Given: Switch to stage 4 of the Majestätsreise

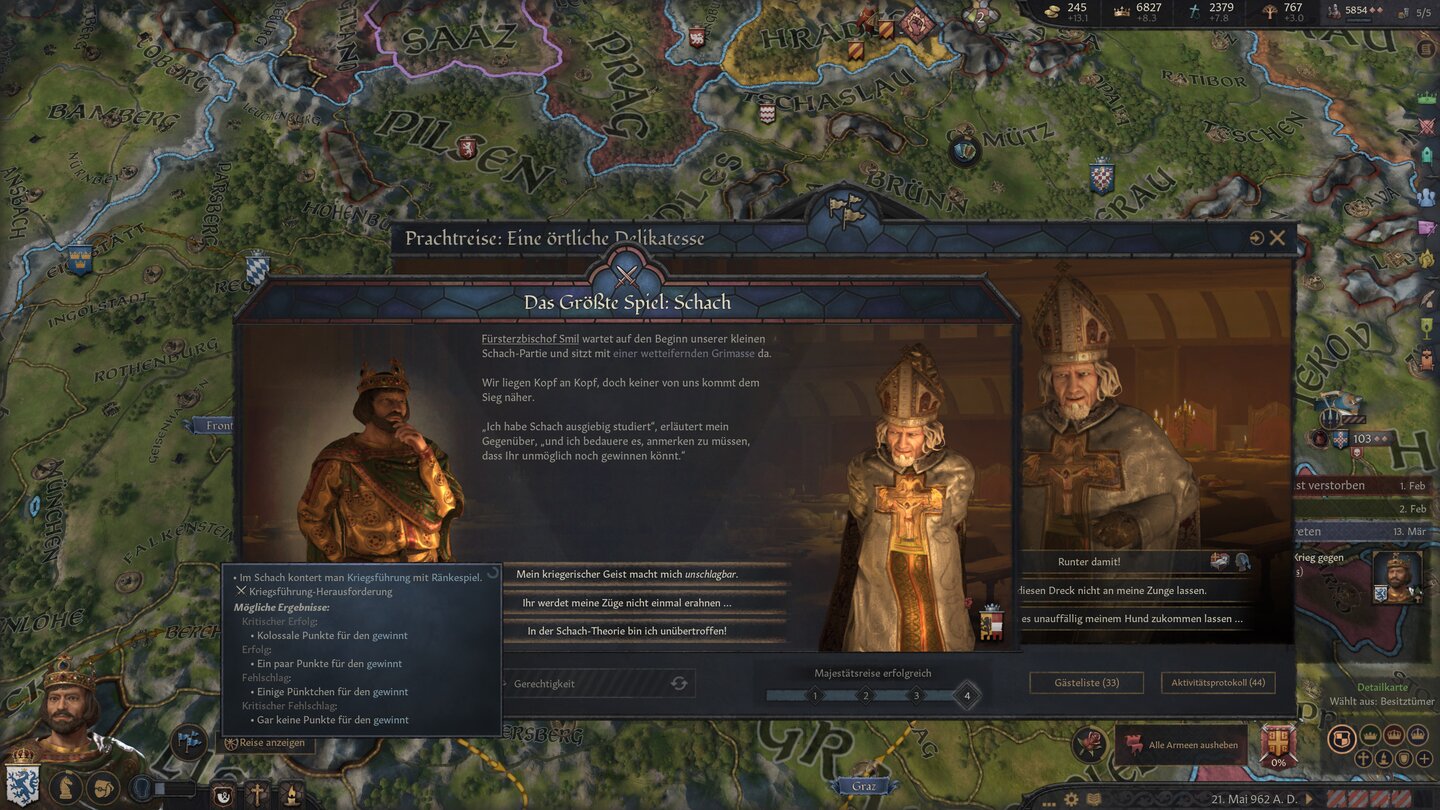Looking at the screenshot, I should 966,695.
